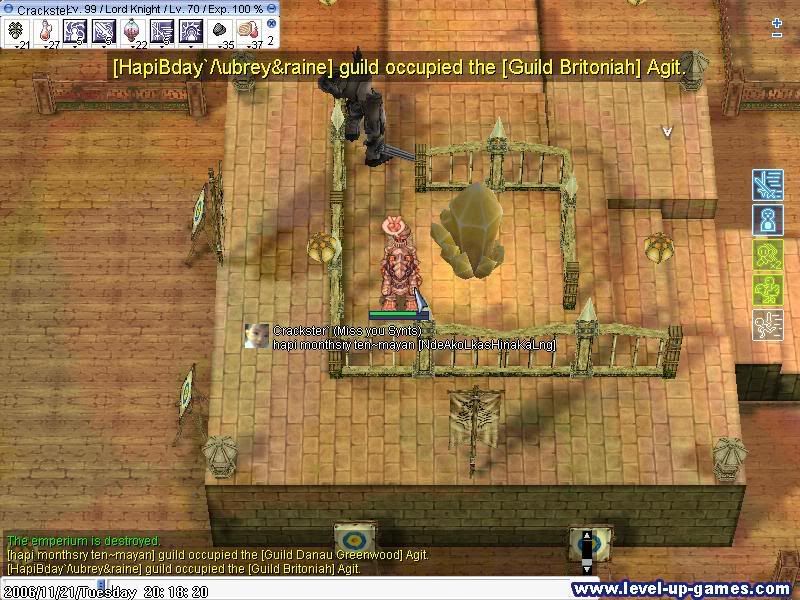
Task: Select the grey figure with sword status icon
Action: click(767, 325)
